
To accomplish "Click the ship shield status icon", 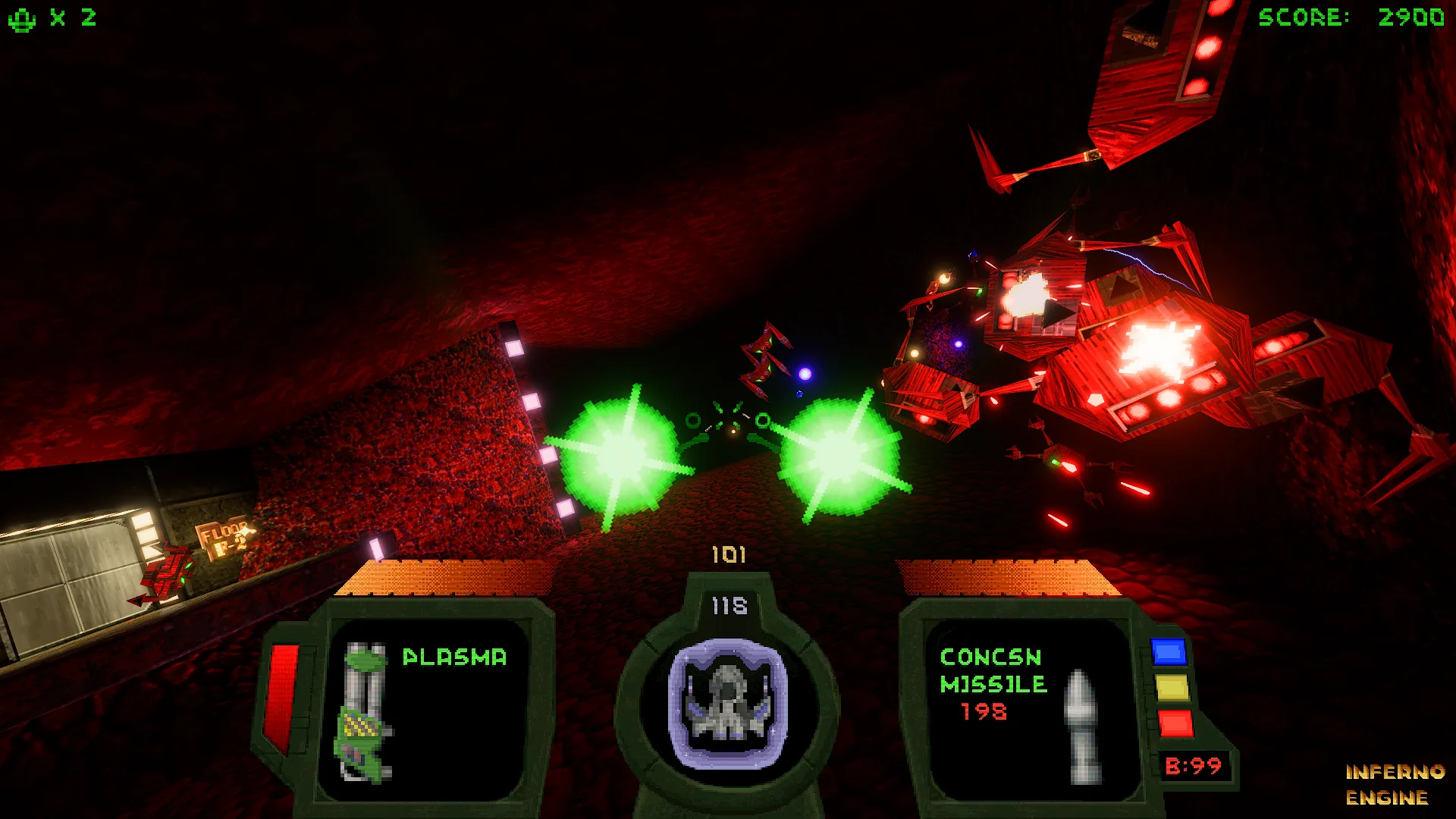I will [x=728, y=703].
